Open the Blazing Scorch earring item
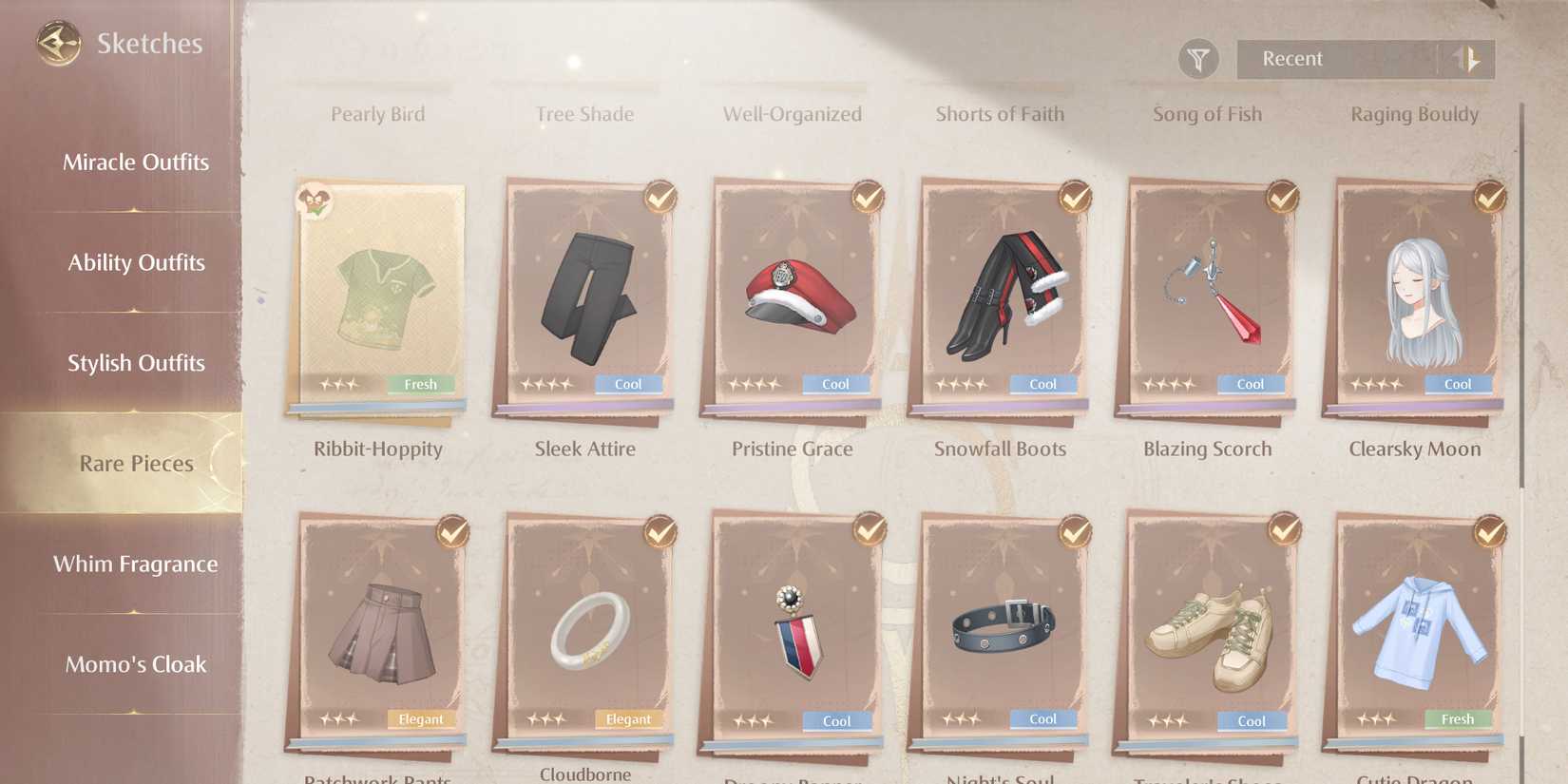The image size is (1568, 784). pos(1205,299)
